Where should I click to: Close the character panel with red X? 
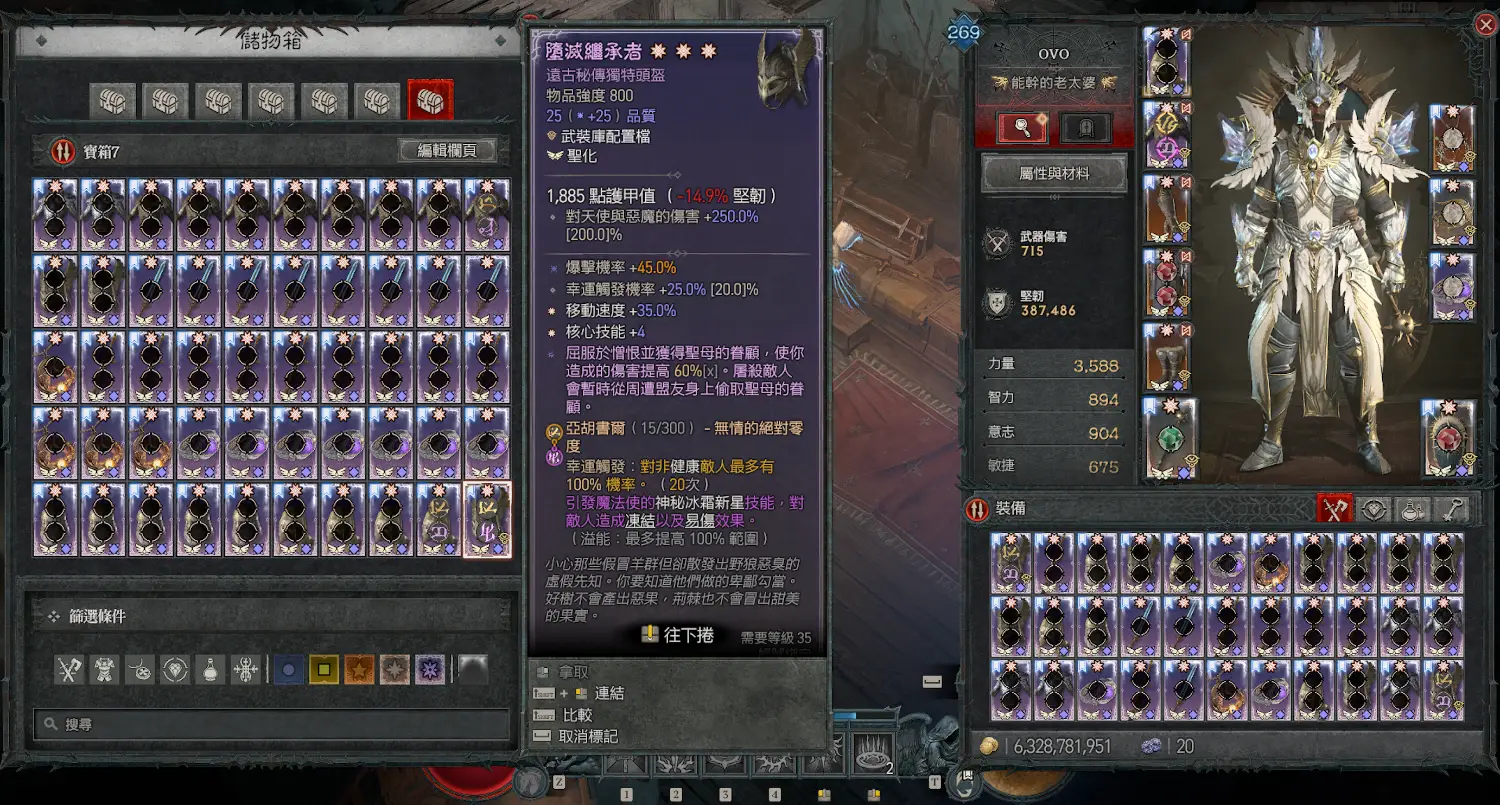tap(1486, 25)
